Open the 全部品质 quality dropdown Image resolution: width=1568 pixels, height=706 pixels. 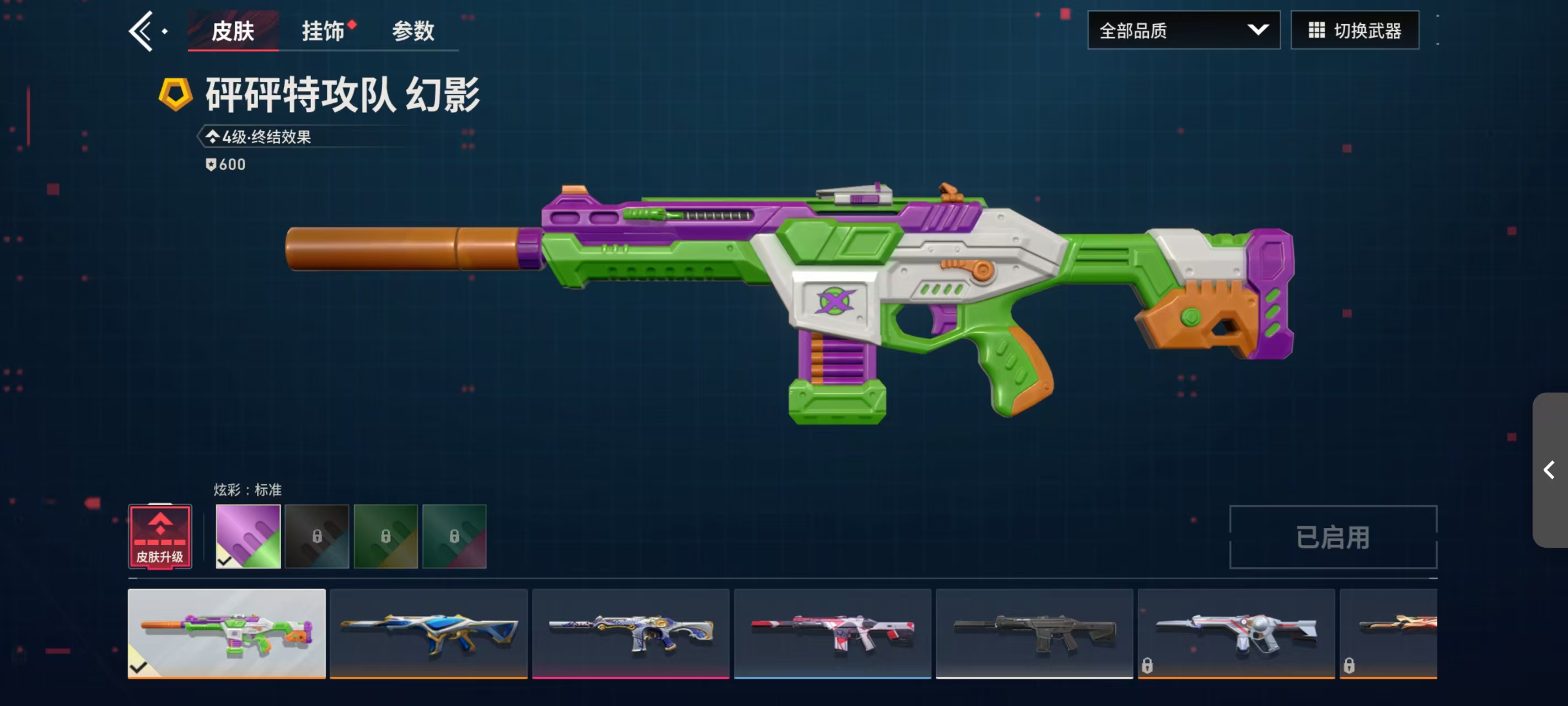point(1183,30)
